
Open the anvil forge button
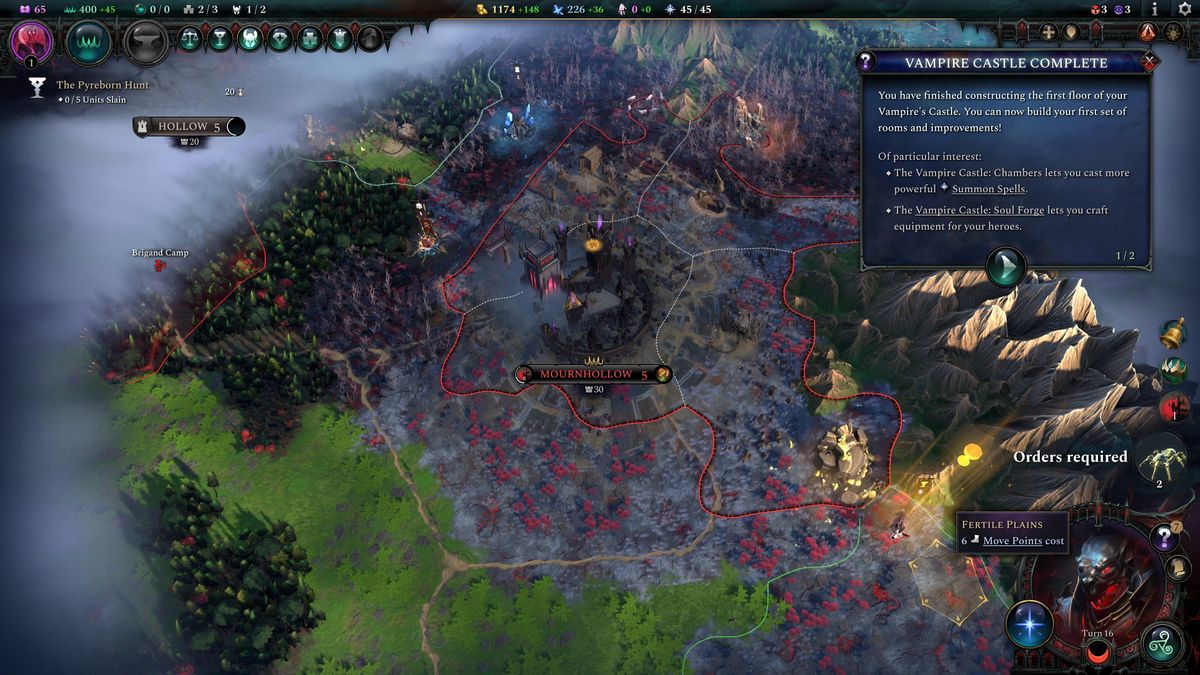tap(147, 42)
